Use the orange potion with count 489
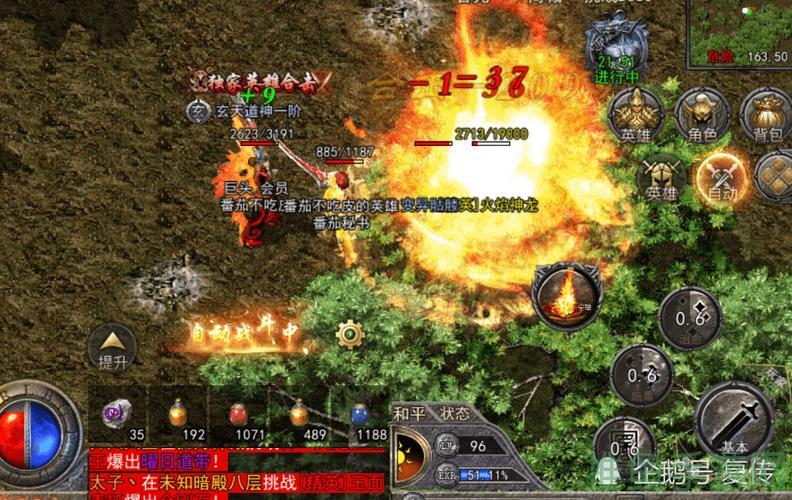This screenshot has height=500, width=792. coord(298,413)
